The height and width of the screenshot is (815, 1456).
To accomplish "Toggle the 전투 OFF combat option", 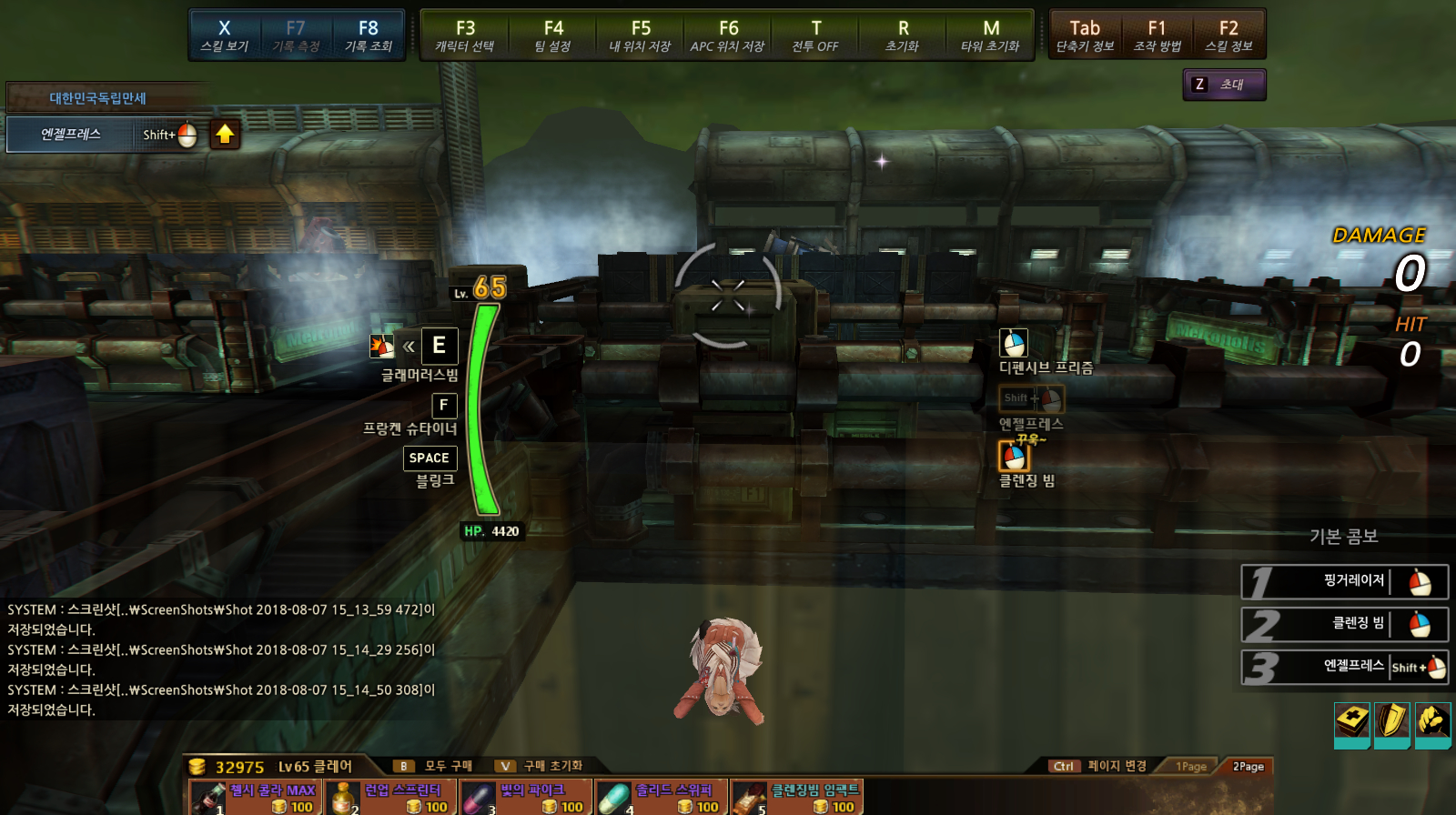I will pos(815,35).
